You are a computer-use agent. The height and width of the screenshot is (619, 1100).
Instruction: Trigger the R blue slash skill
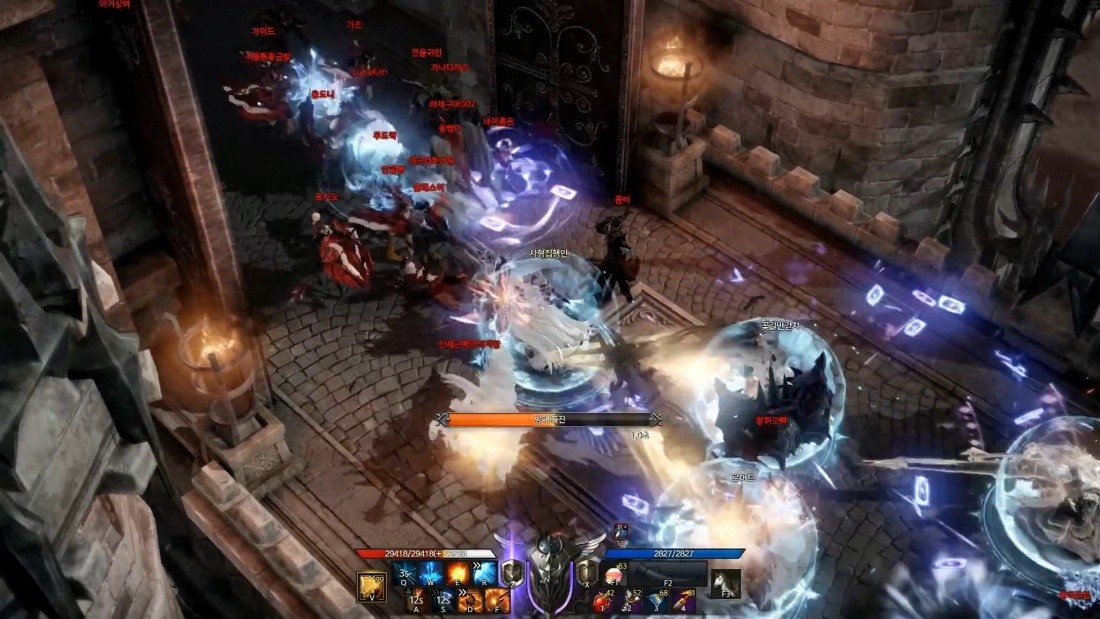tap(487, 573)
